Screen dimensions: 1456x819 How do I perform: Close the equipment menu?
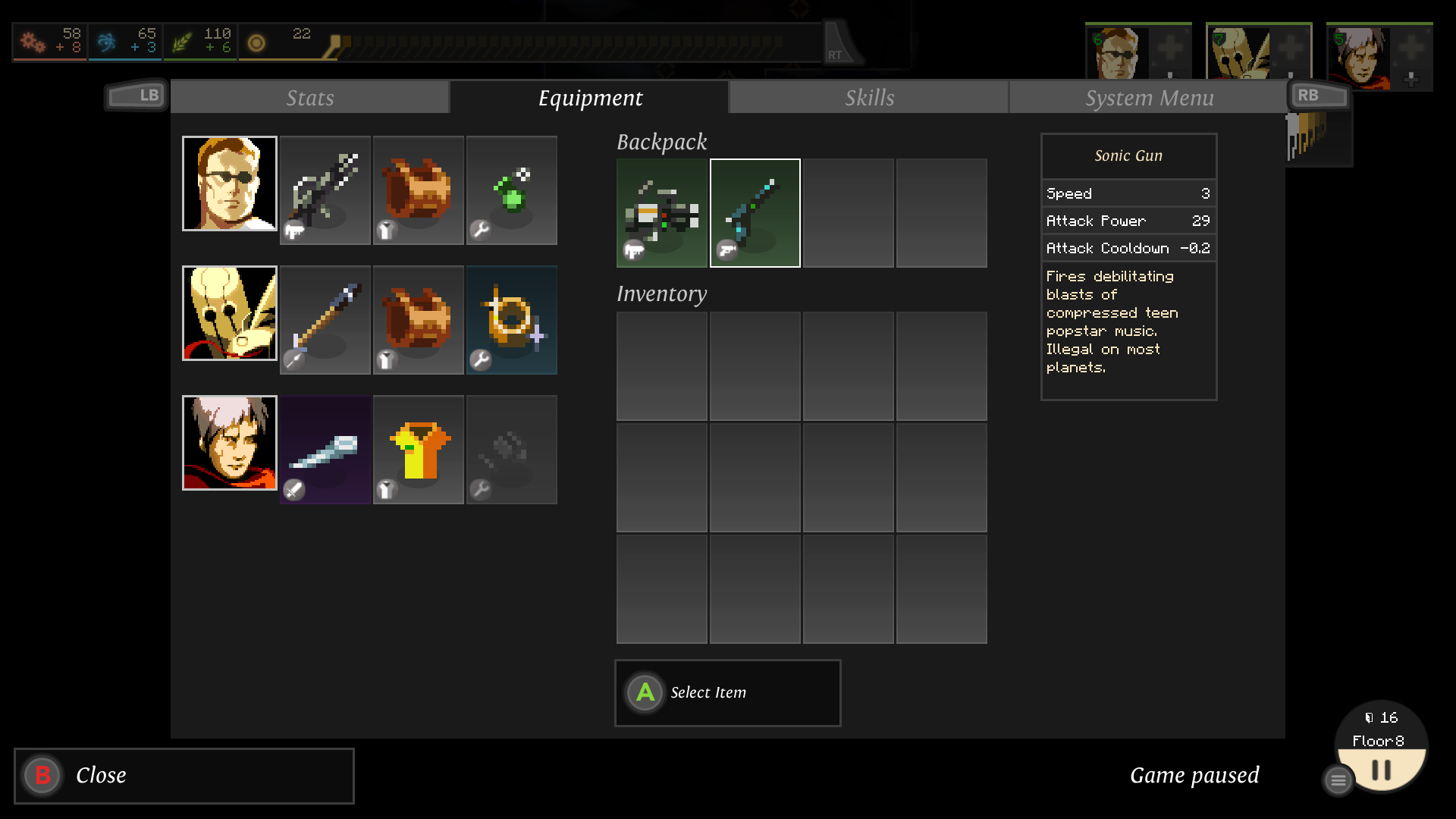pyautogui.click(x=184, y=775)
